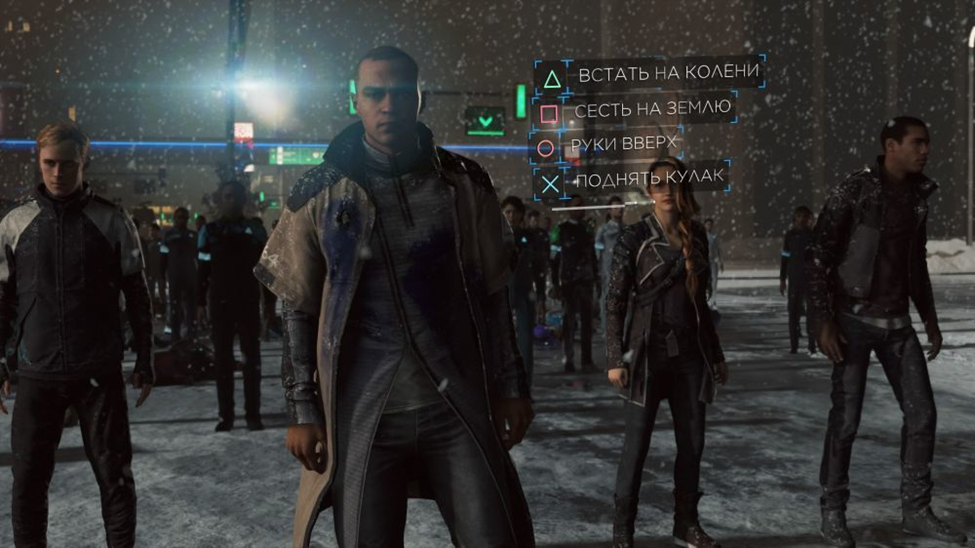Select the "СЕСТЬ НА ЗЕМЛЮ" choice
Viewport: 975px width, 548px height.
pos(652,110)
